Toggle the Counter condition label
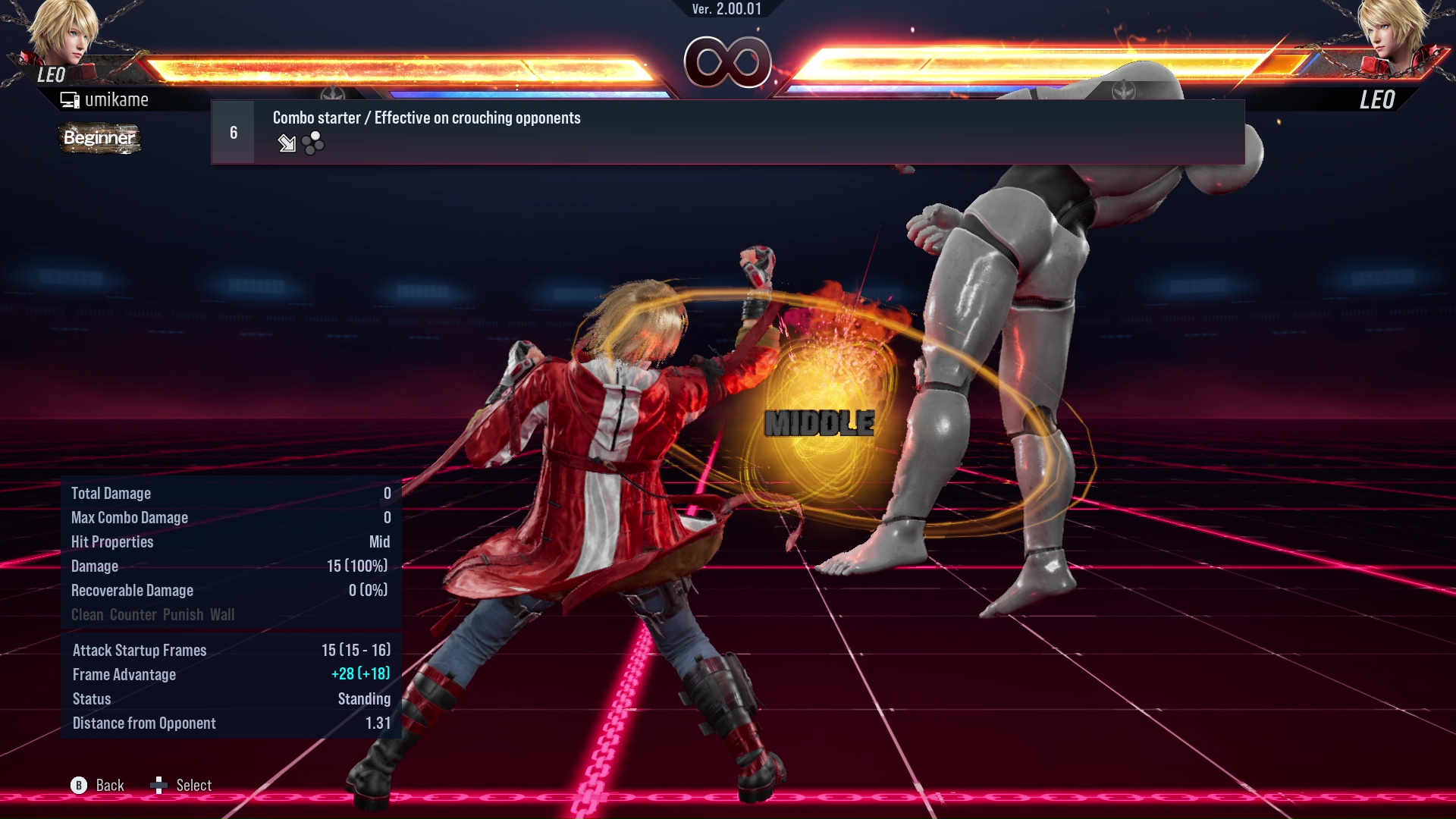The height and width of the screenshot is (819, 1456). (x=132, y=615)
